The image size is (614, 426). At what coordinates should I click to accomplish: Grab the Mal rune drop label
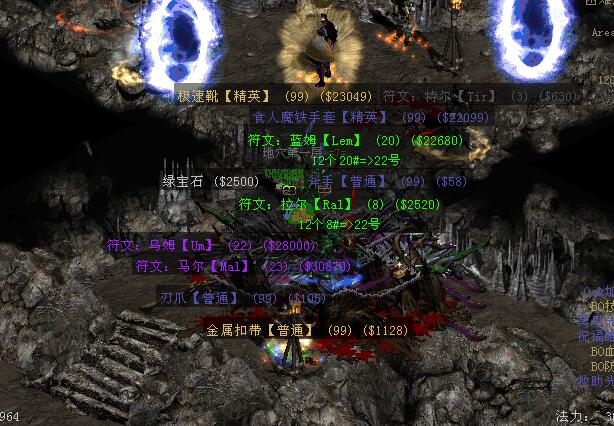point(243,266)
